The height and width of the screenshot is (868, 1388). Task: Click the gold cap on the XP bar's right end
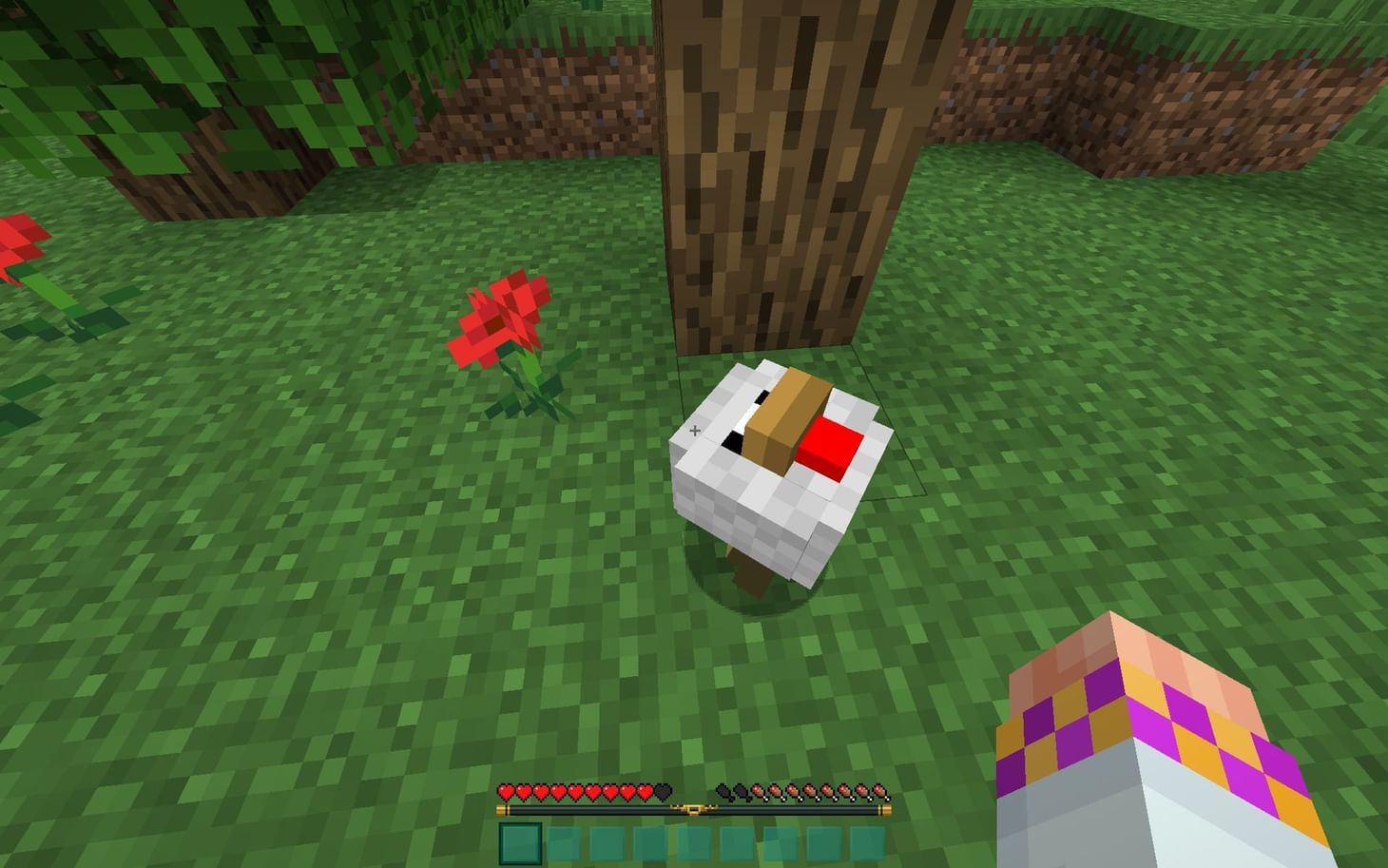pyautogui.click(x=886, y=809)
